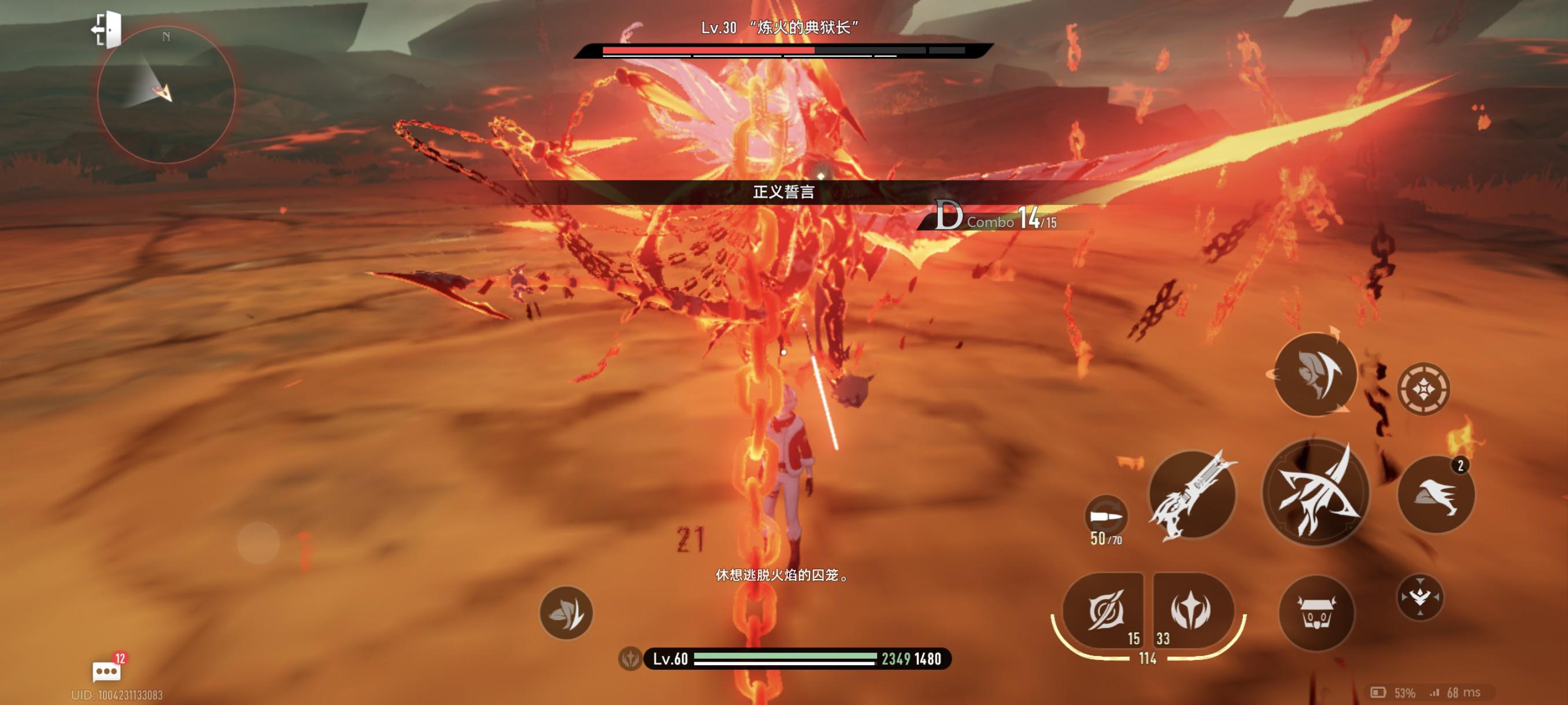Toggle the target lock-on crosshair icon
The height and width of the screenshot is (705, 1568).
(x=1423, y=389)
